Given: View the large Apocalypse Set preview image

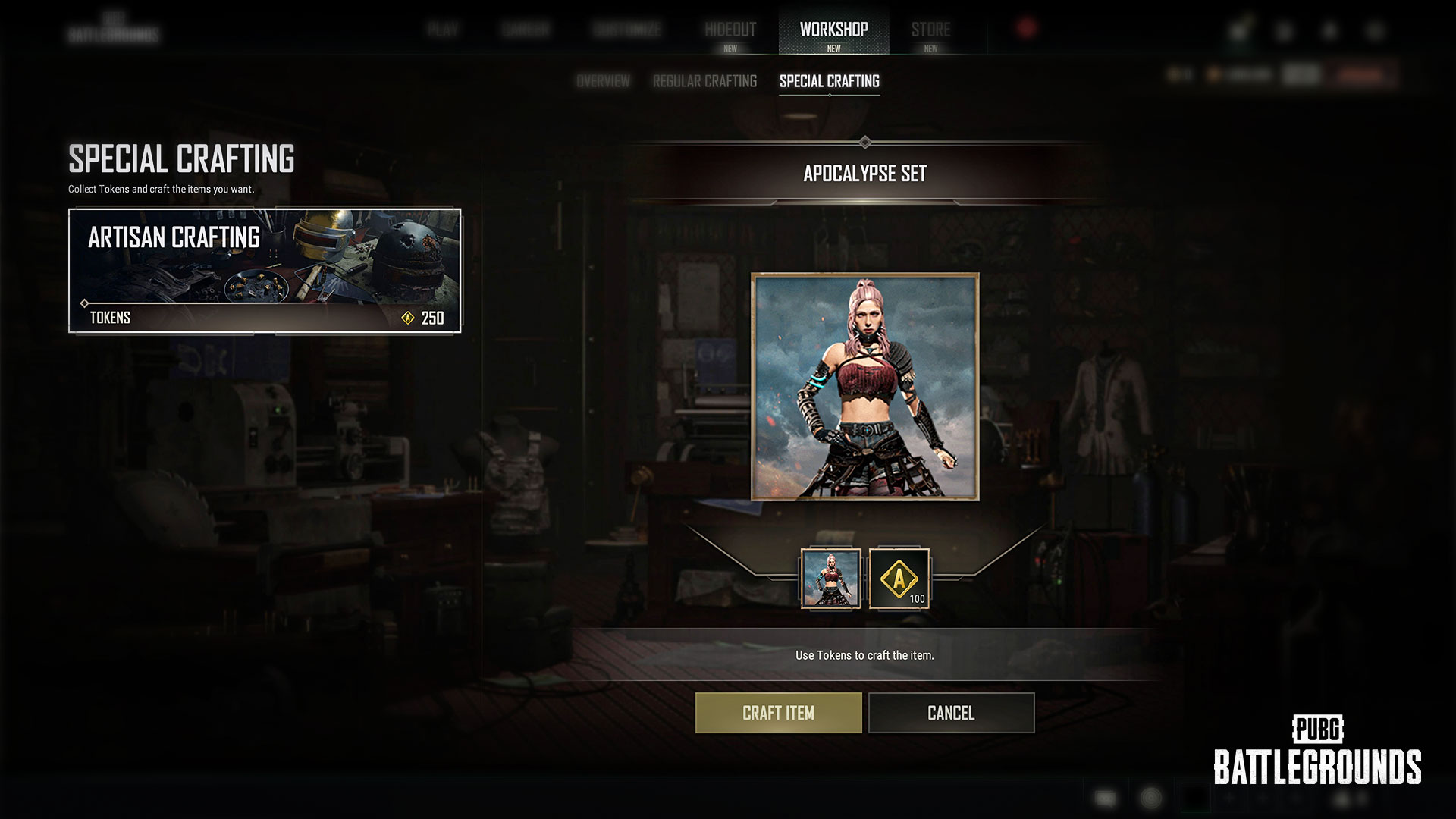Looking at the screenshot, I should pyautogui.click(x=864, y=387).
